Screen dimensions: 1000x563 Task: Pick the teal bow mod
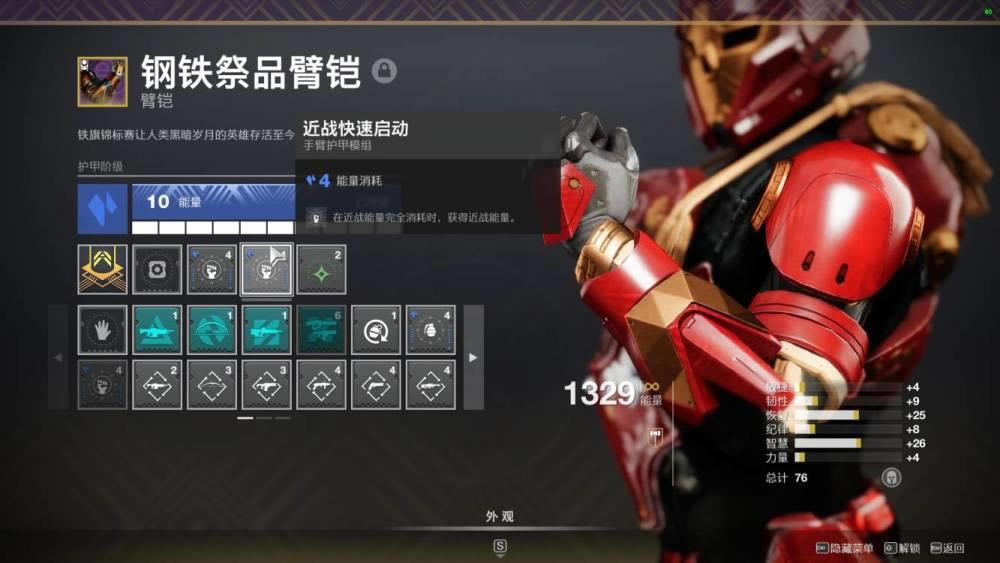pyautogui.click(x=212, y=329)
